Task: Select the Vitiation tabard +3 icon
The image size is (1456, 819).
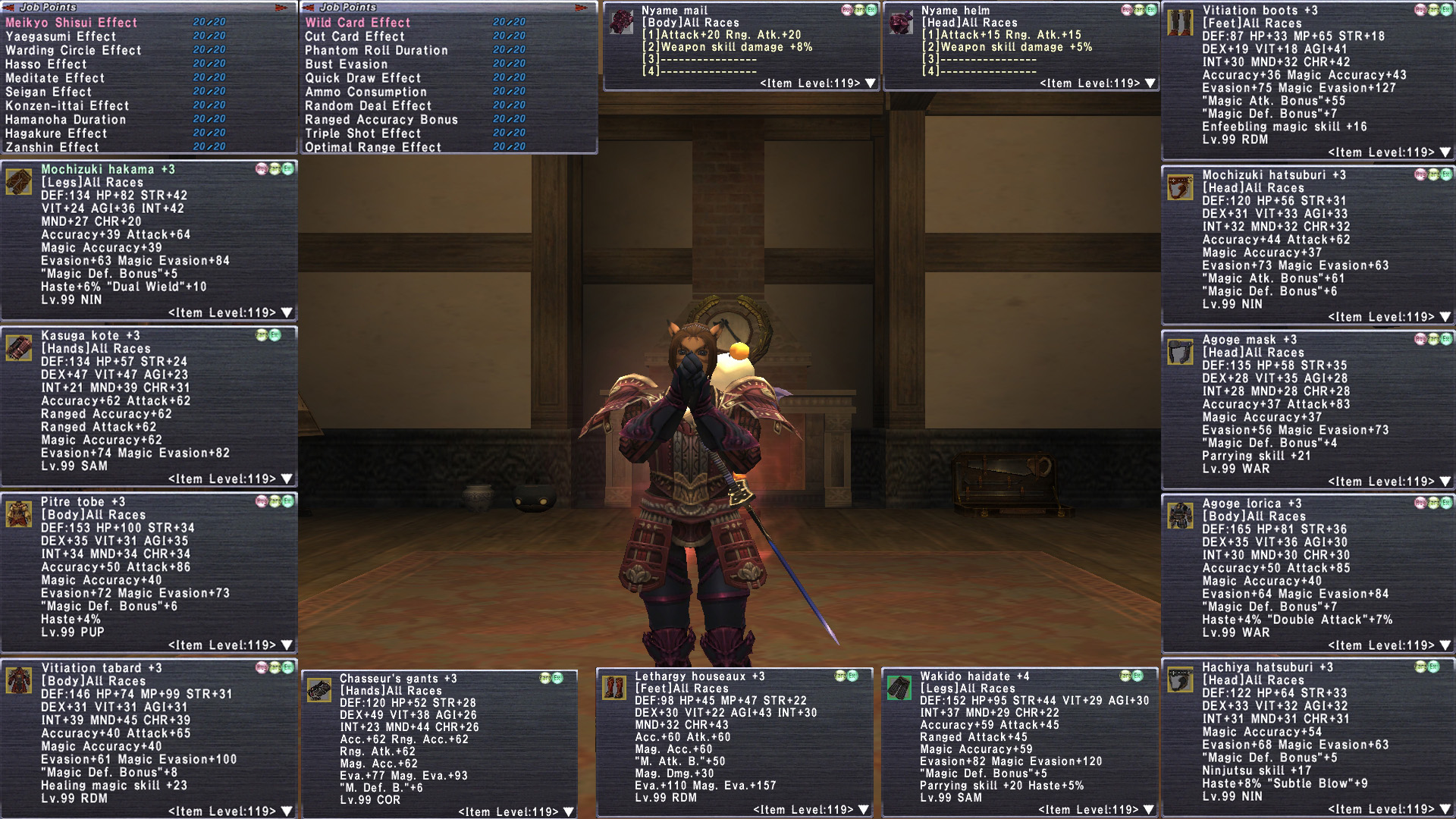Action: coord(19,681)
